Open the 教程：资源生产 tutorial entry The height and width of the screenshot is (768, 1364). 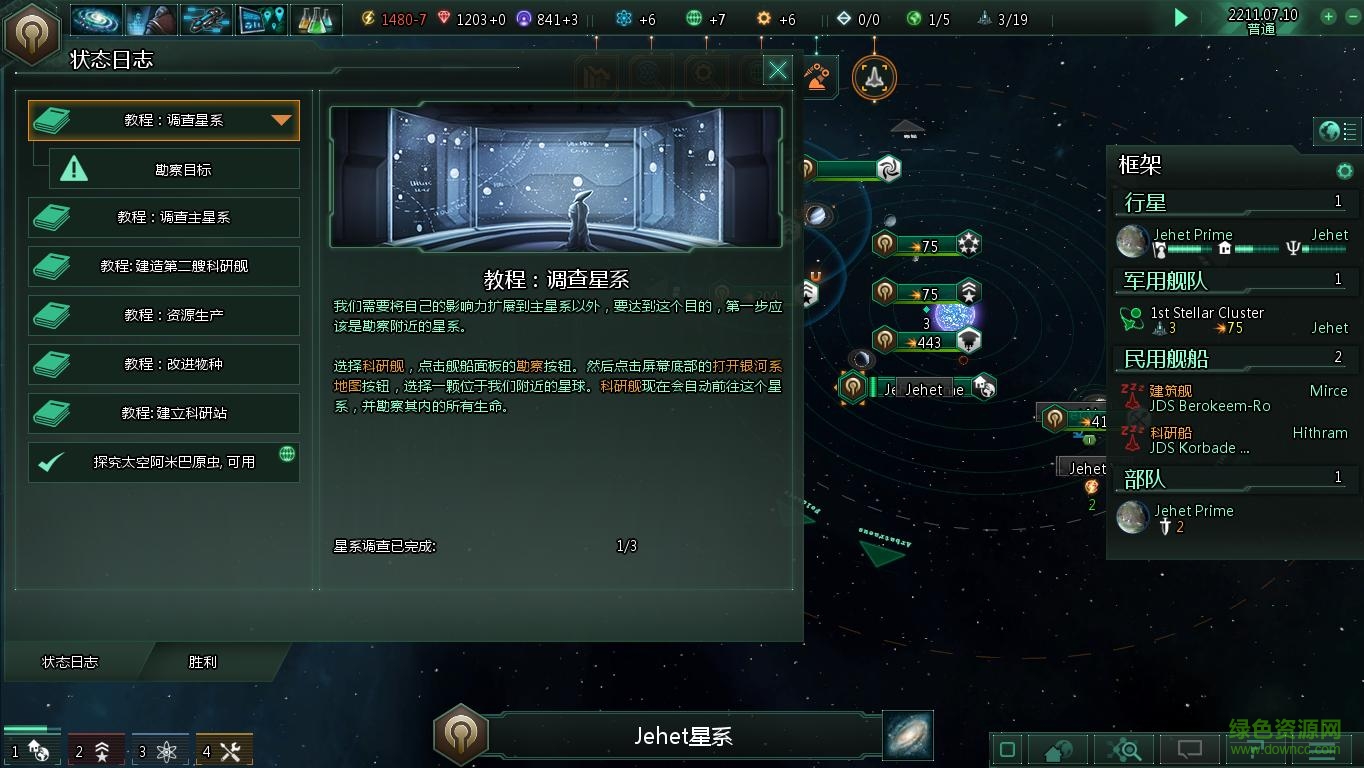coord(163,315)
